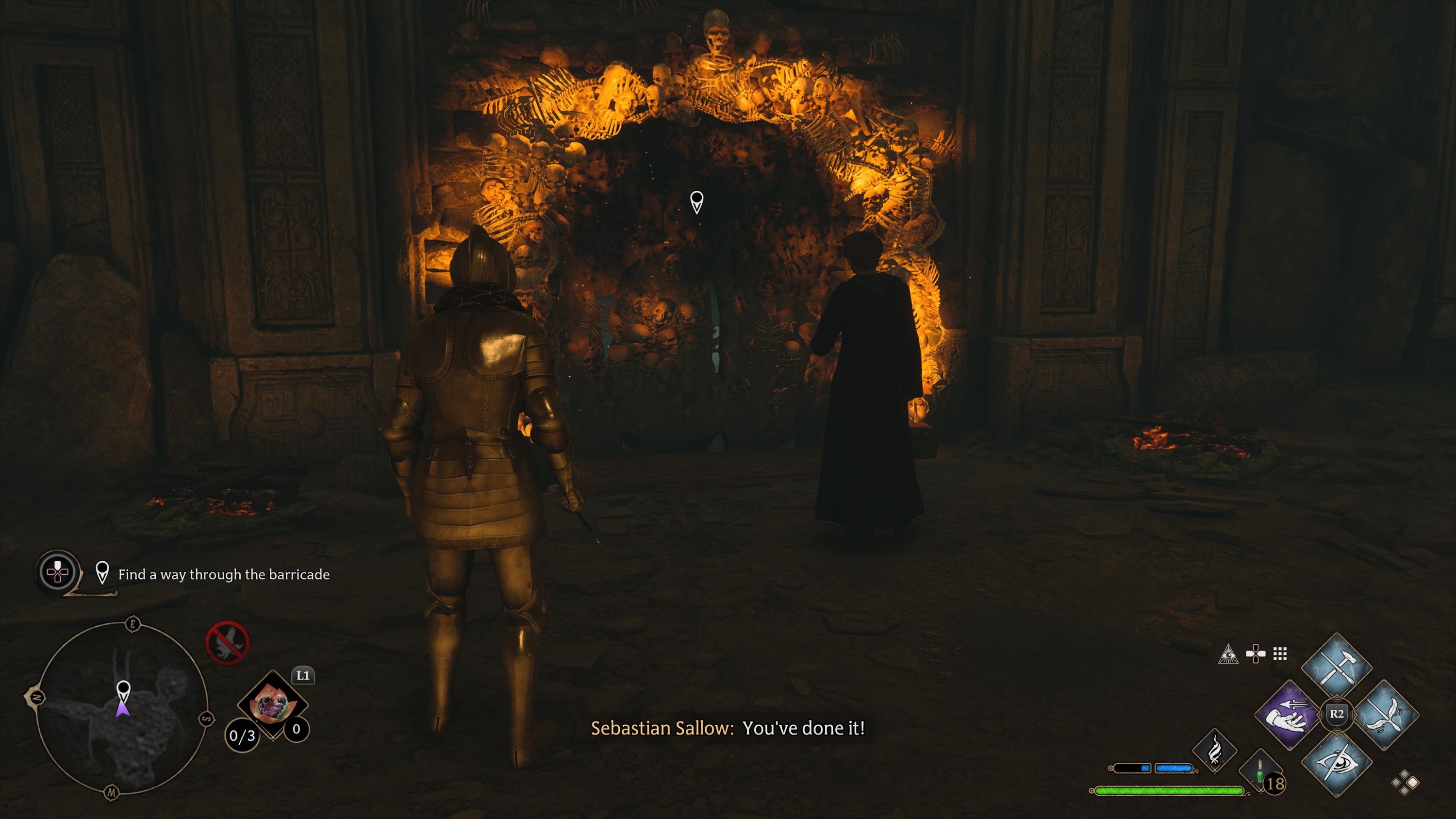Click the eye-in-triangle status icon
The height and width of the screenshot is (819, 1456).
pos(1229,654)
